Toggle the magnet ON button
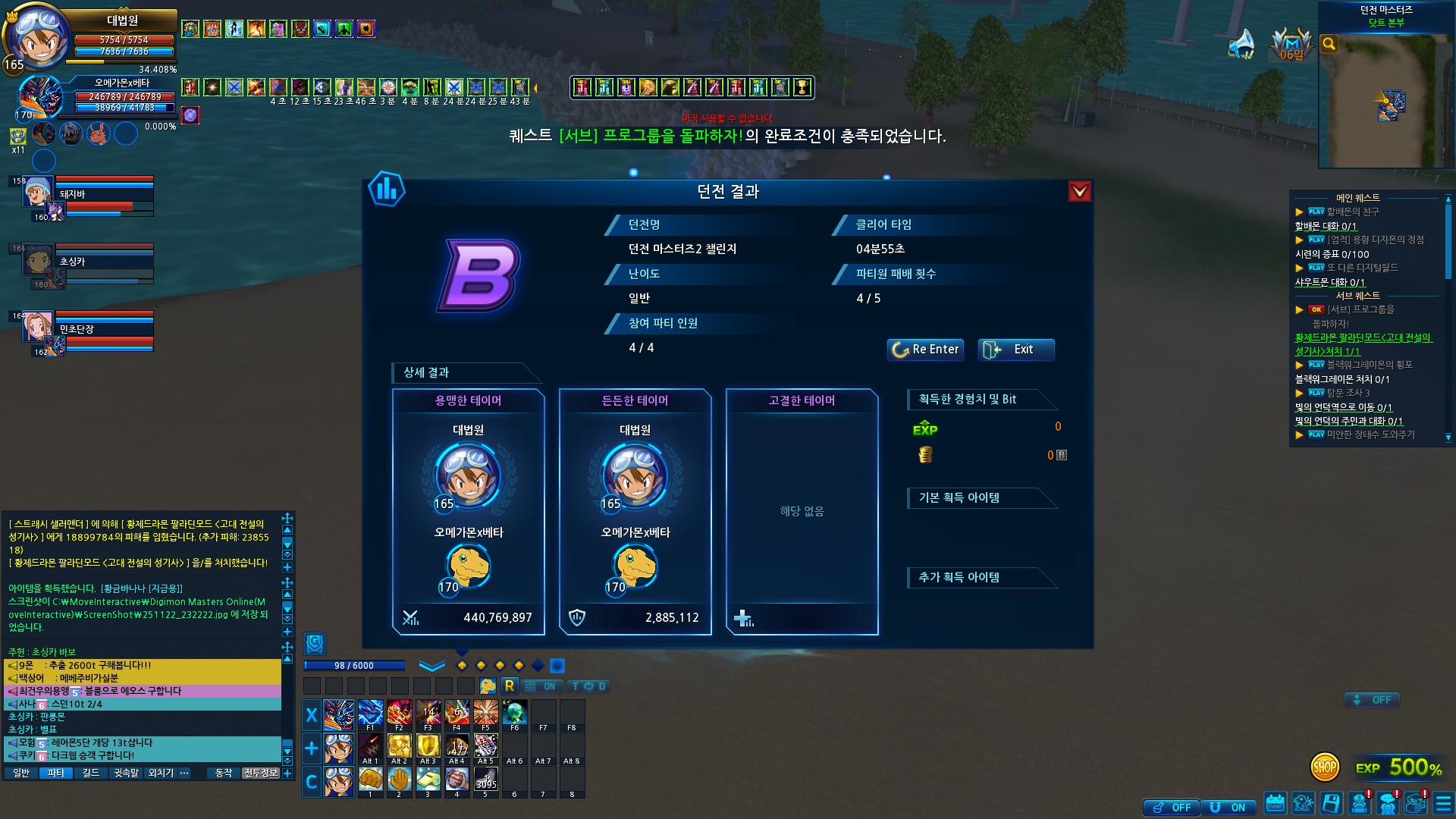1456x819 pixels. coord(1228,808)
